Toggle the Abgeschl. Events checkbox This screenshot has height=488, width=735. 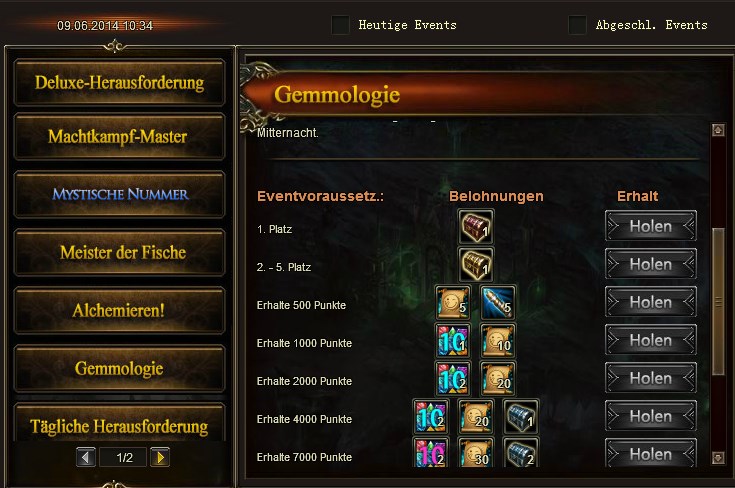(x=577, y=25)
